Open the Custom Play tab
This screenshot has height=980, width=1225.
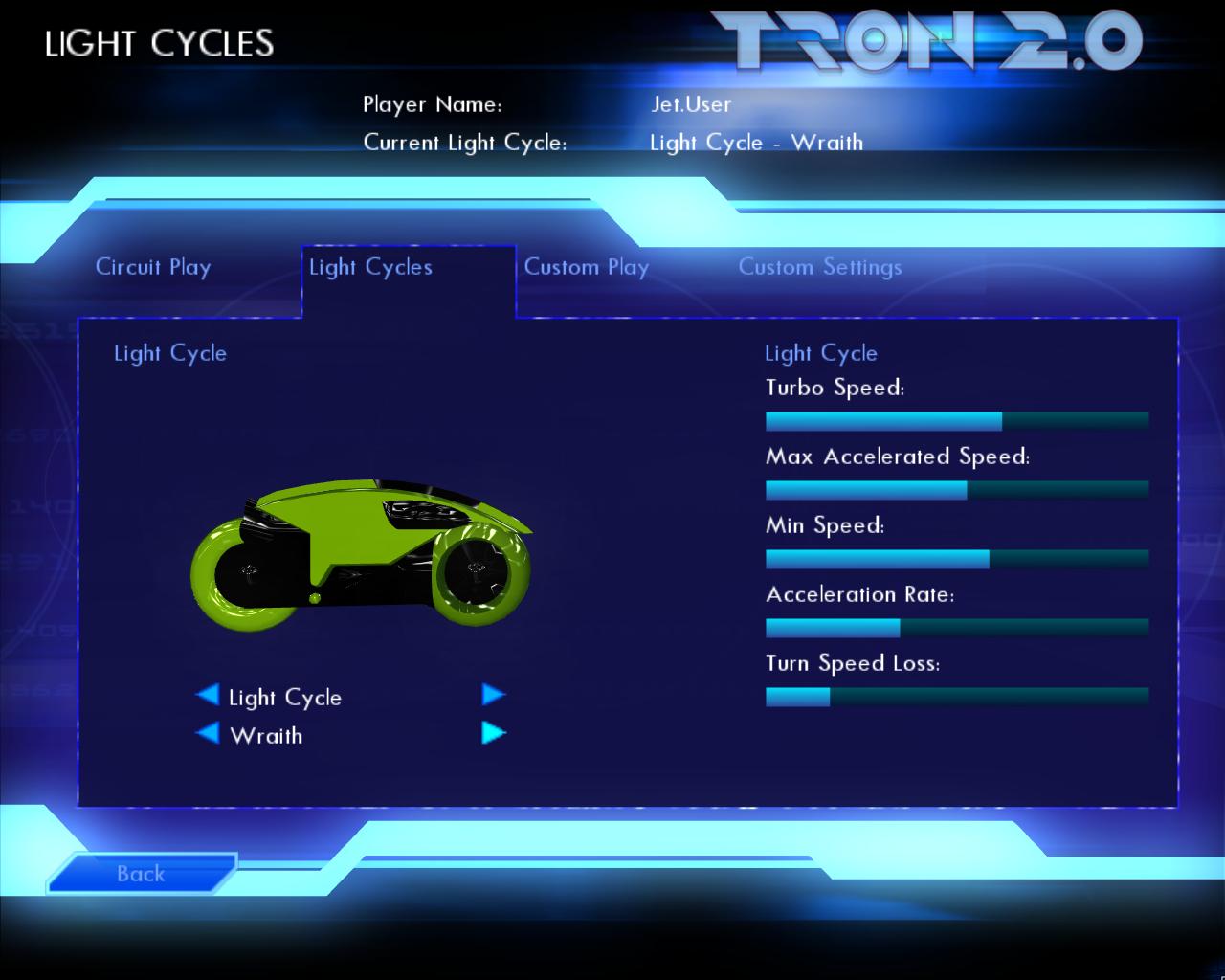[x=587, y=268]
